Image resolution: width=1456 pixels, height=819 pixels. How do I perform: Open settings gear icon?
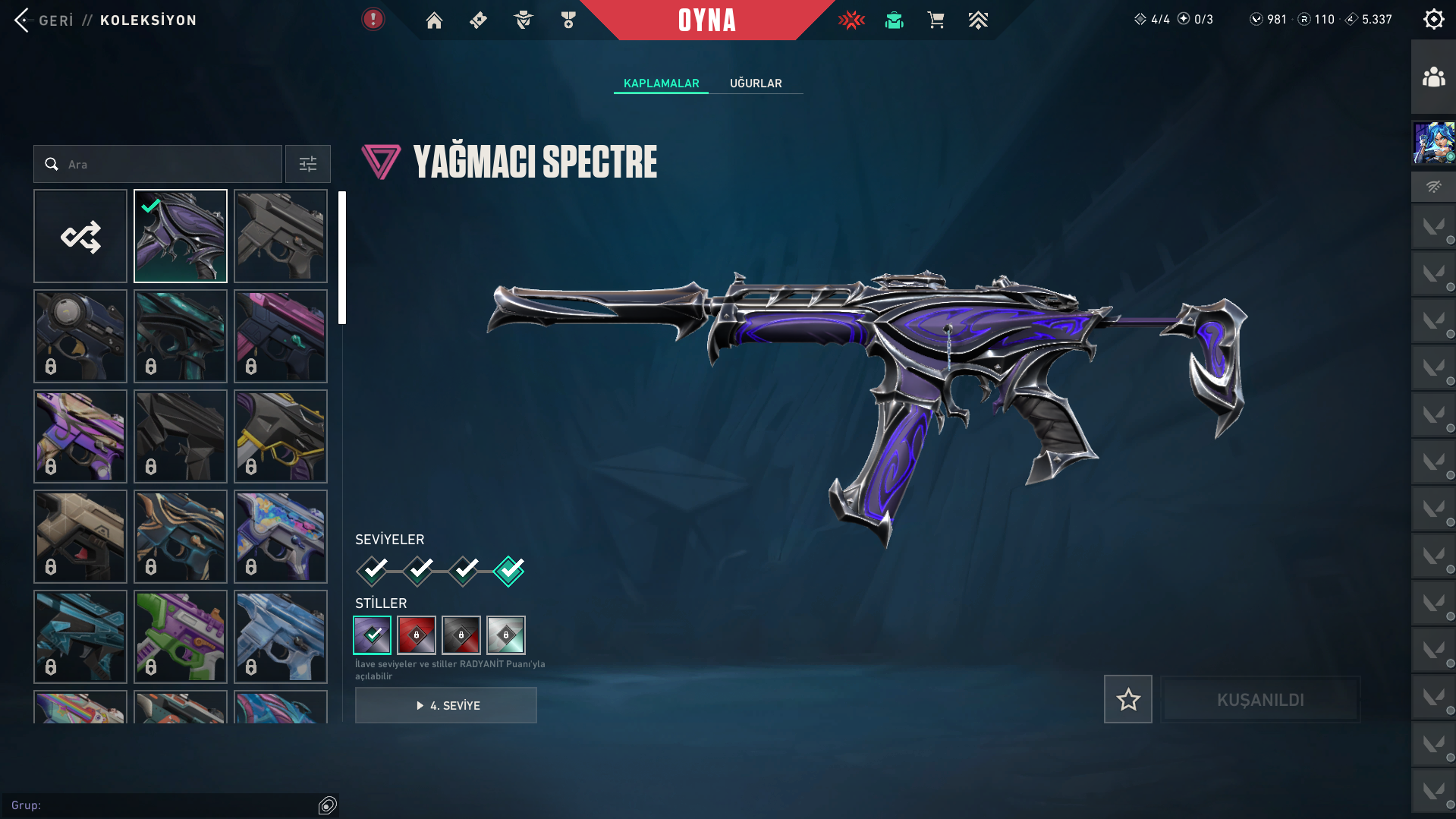1433,19
